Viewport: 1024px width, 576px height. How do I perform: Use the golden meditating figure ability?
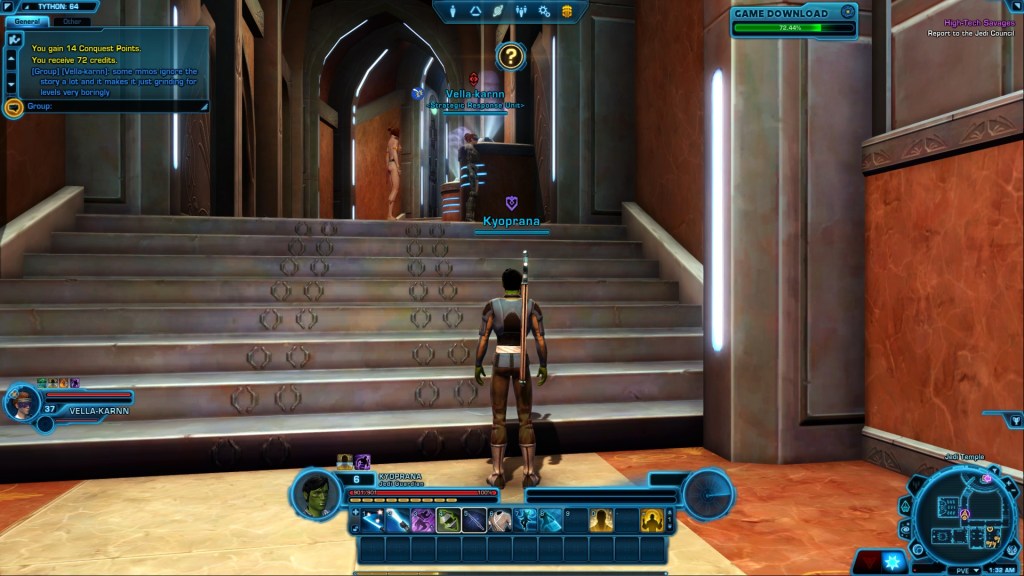(652, 520)
